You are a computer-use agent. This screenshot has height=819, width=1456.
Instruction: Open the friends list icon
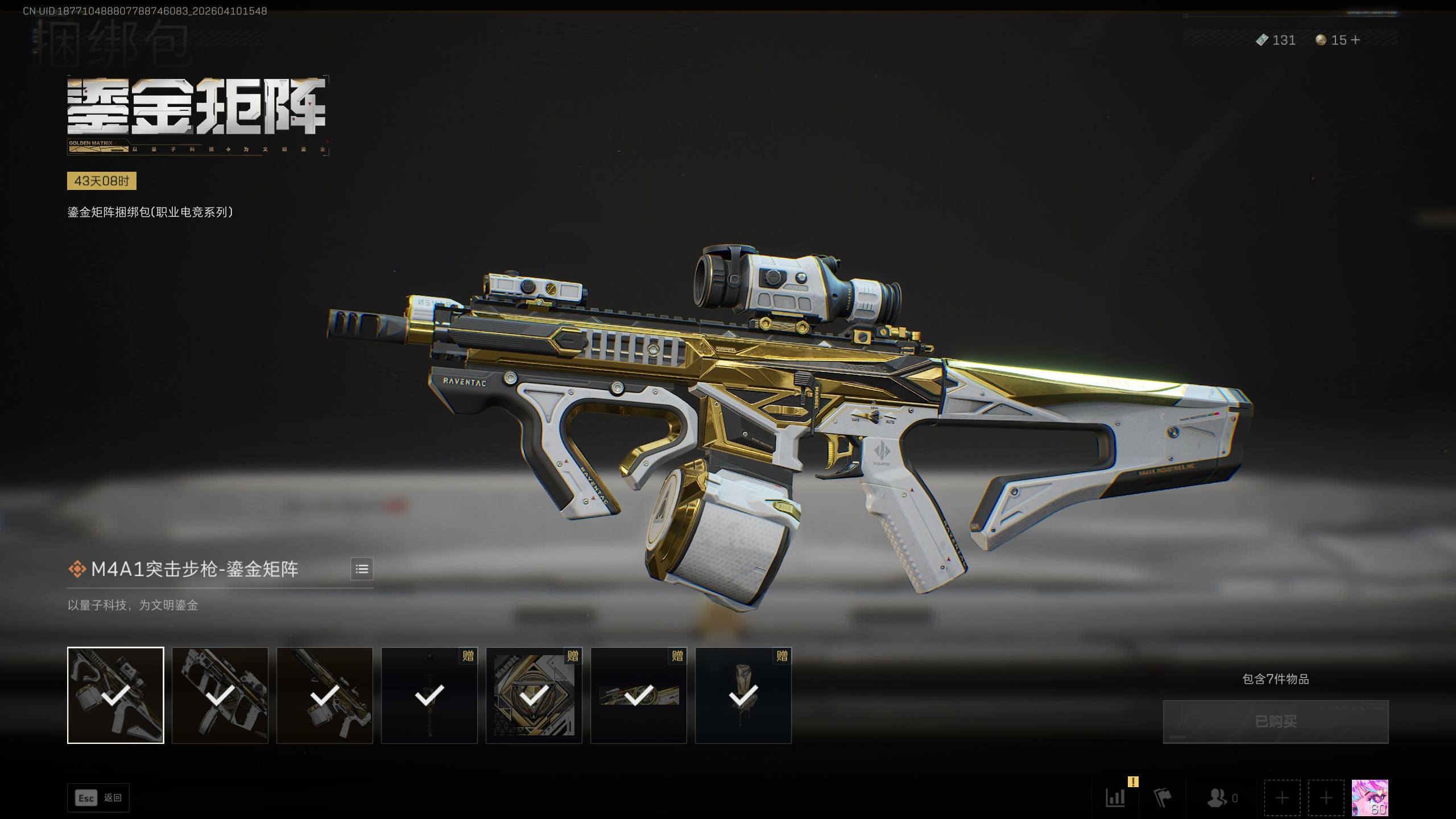pos(1218,798)
